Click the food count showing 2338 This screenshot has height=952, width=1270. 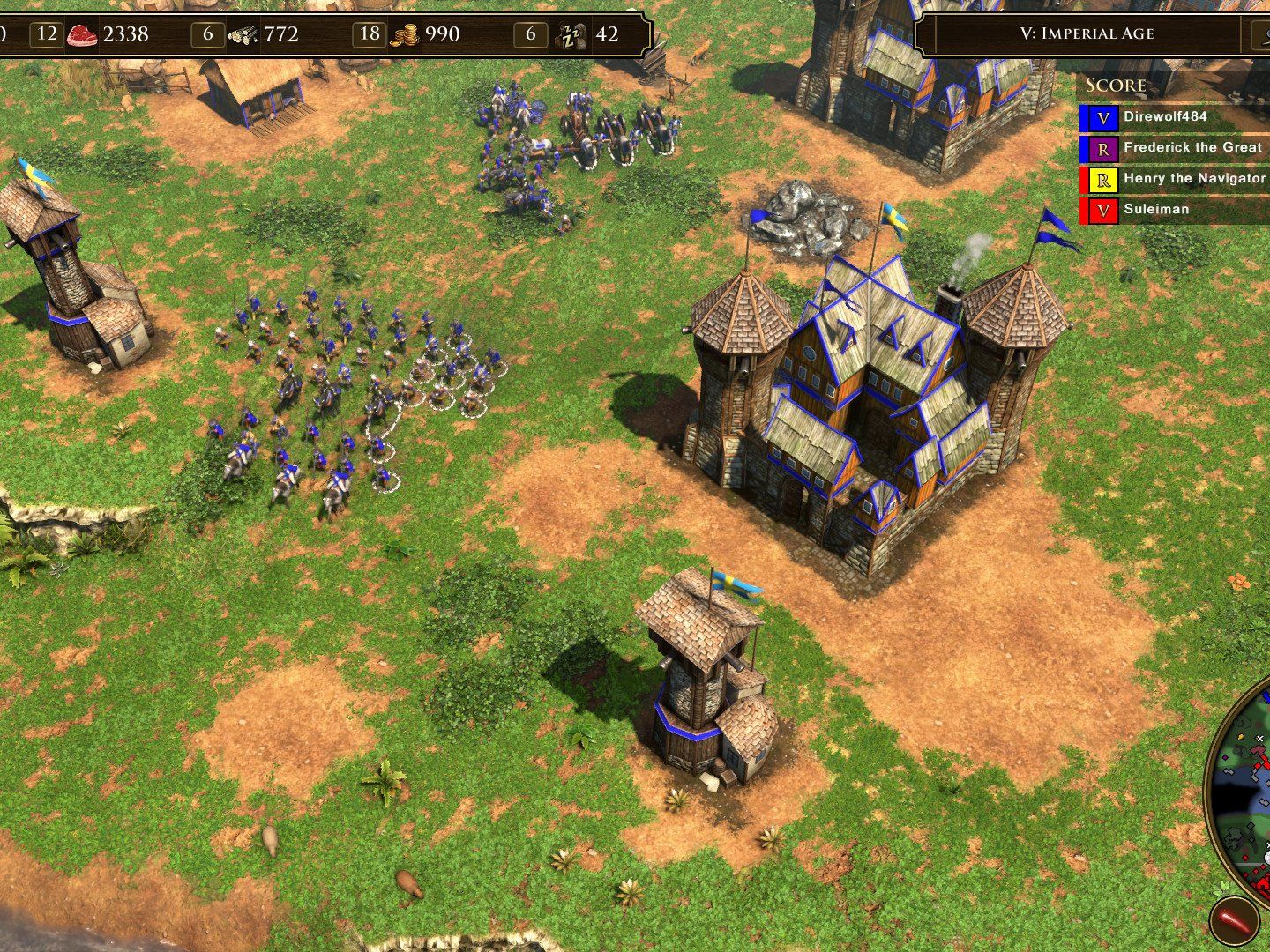[126, 33]
